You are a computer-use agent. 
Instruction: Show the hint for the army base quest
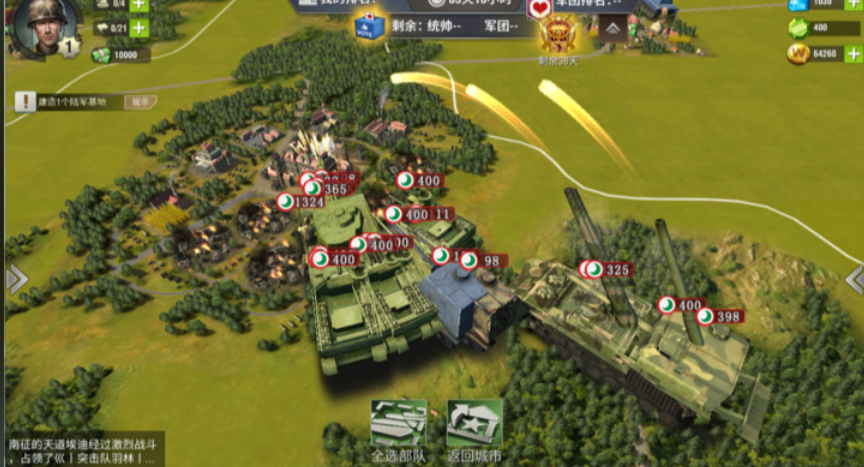[x=140, y=102]
